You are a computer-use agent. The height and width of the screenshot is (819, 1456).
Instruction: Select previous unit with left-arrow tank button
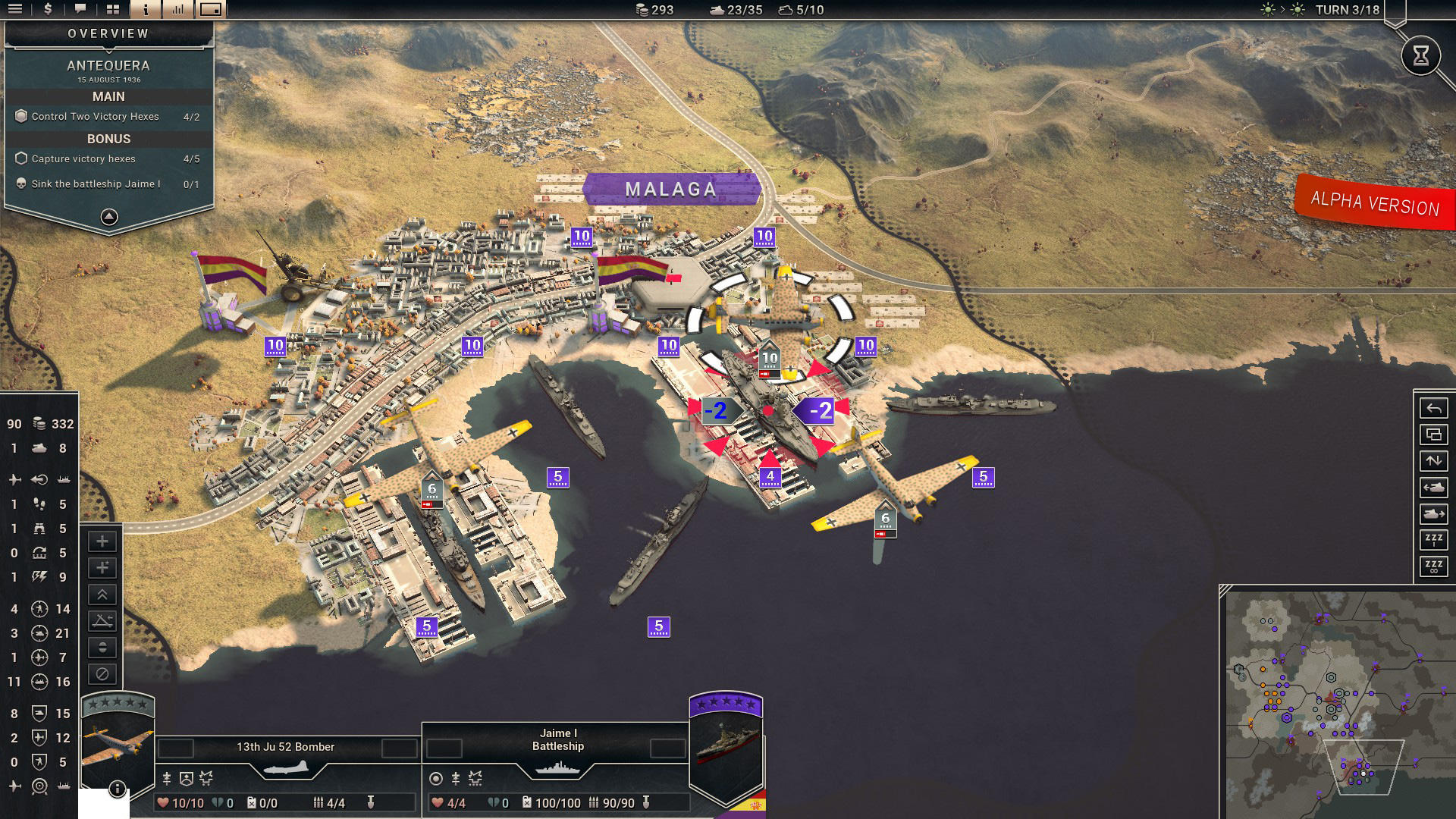coord(1433,488)
